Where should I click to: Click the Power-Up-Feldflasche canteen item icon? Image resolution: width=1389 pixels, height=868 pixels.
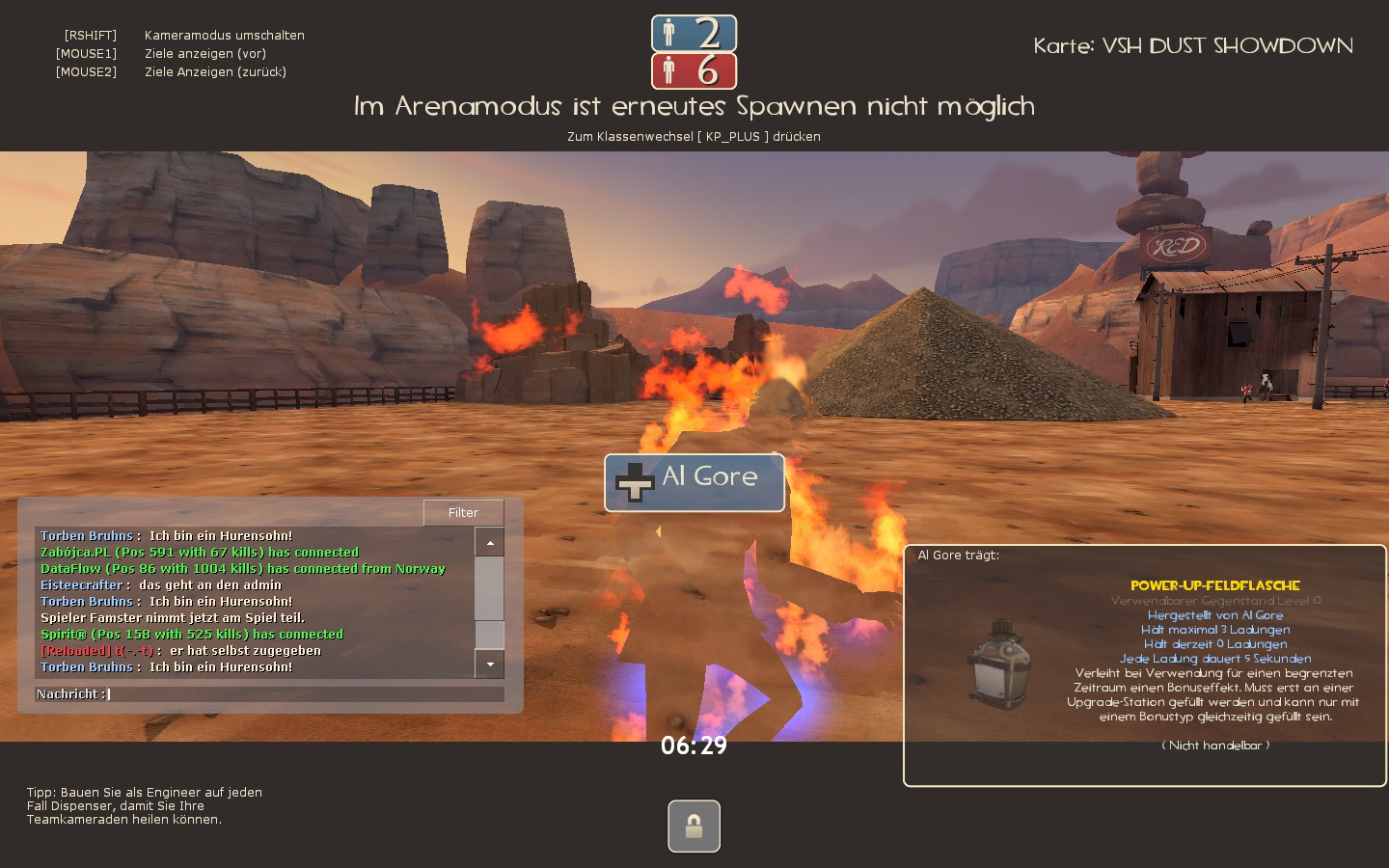click(x=1001, y=665)
